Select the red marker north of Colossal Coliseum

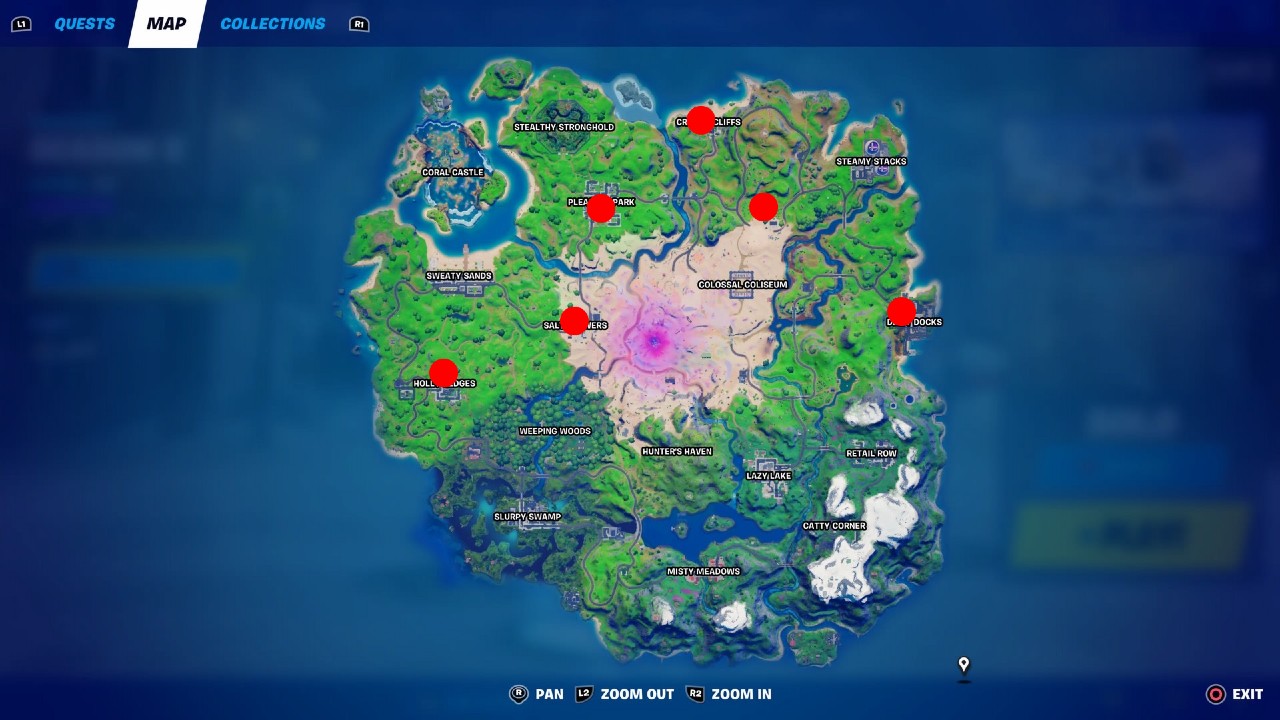[763, 207]
